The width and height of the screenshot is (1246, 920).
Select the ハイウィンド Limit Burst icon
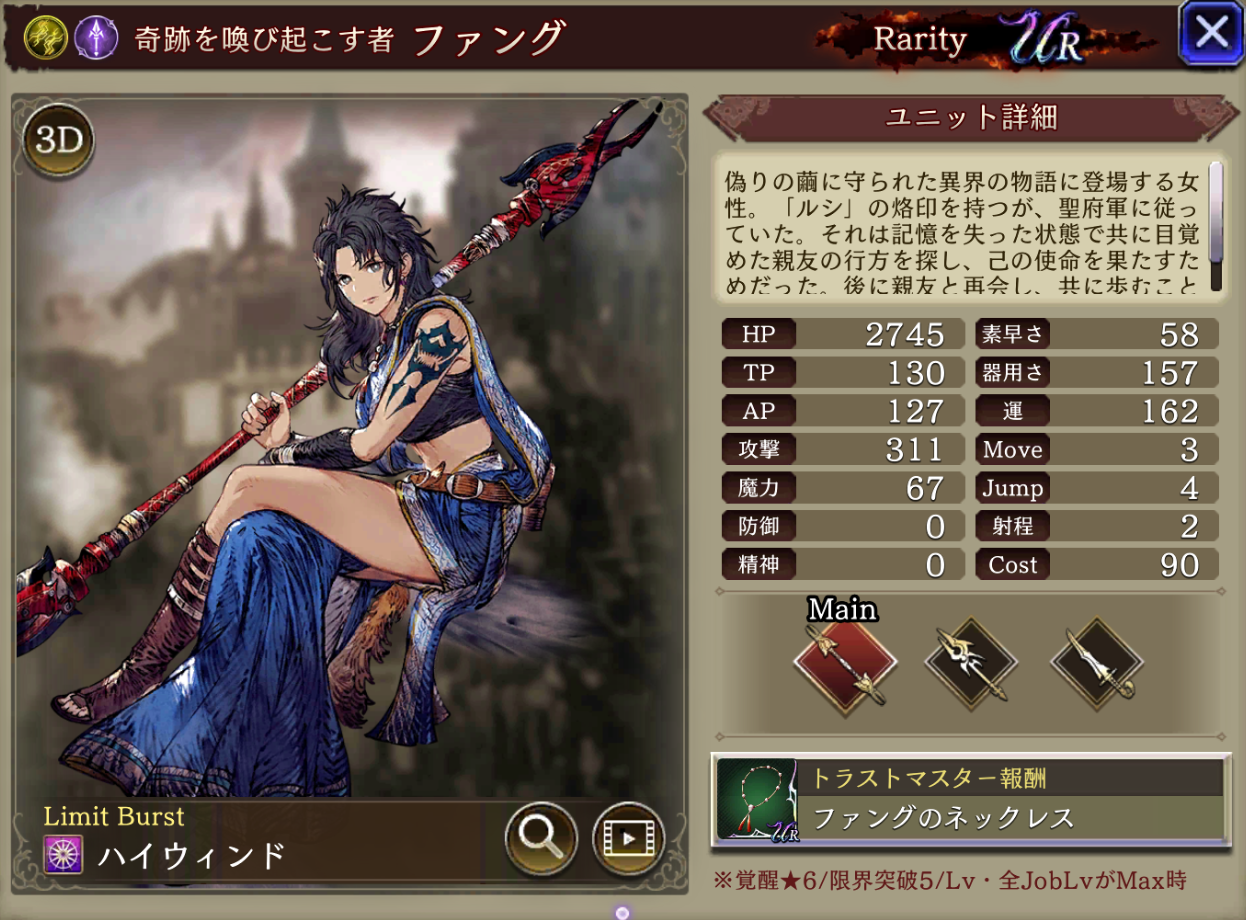point(64,854)
